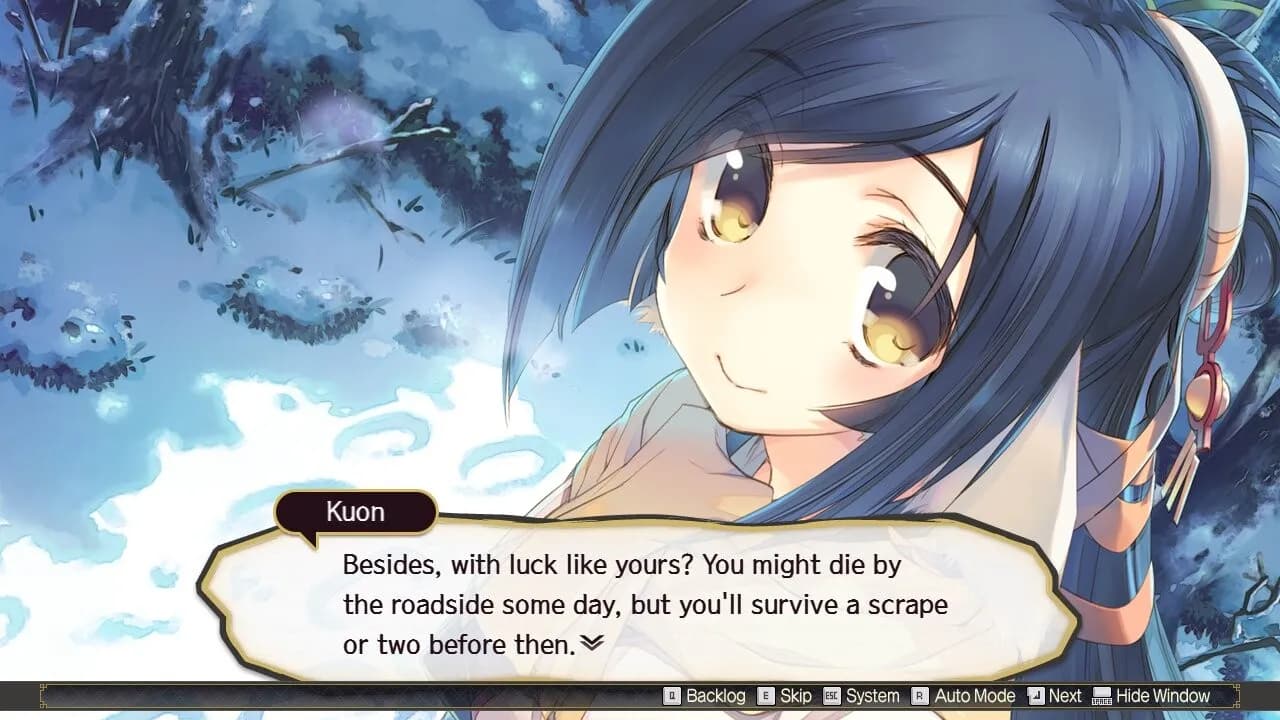The height and width of the screenshot is (720, 1280).
Task: Click the dialogue advance arrow after the text
Action: click(593, 643)
